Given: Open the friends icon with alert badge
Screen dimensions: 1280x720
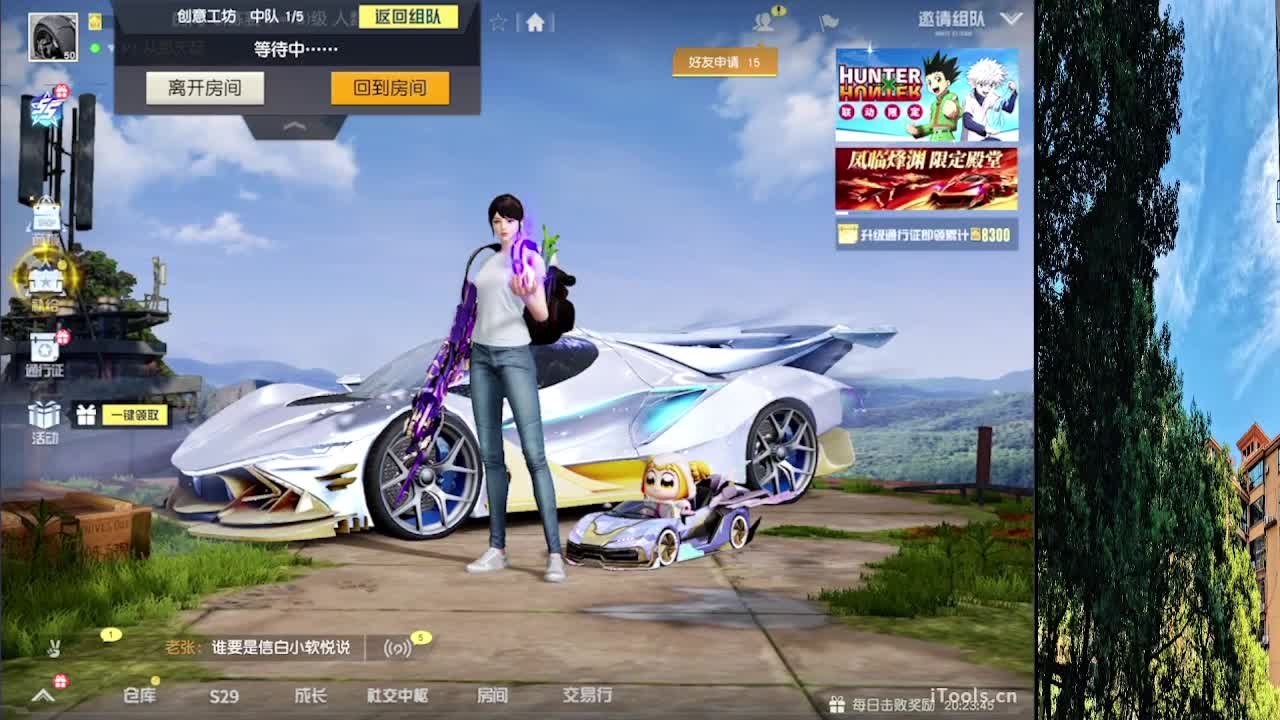Looking at the screenshot, I should tap(765, 23).
